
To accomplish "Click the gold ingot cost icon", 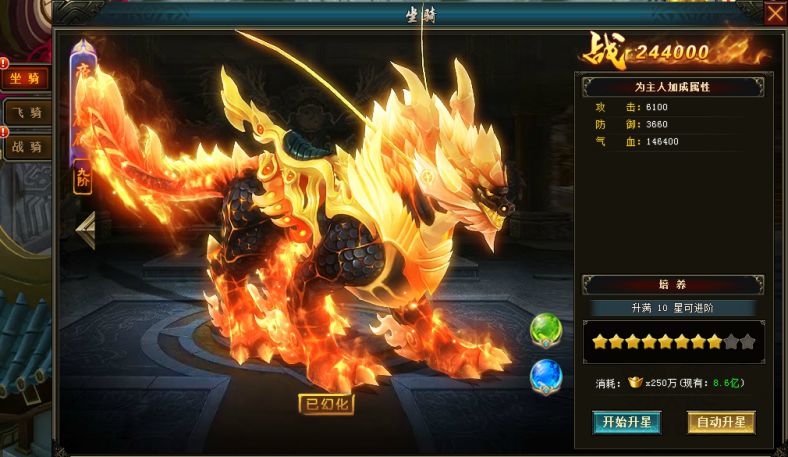I will 634,382.
